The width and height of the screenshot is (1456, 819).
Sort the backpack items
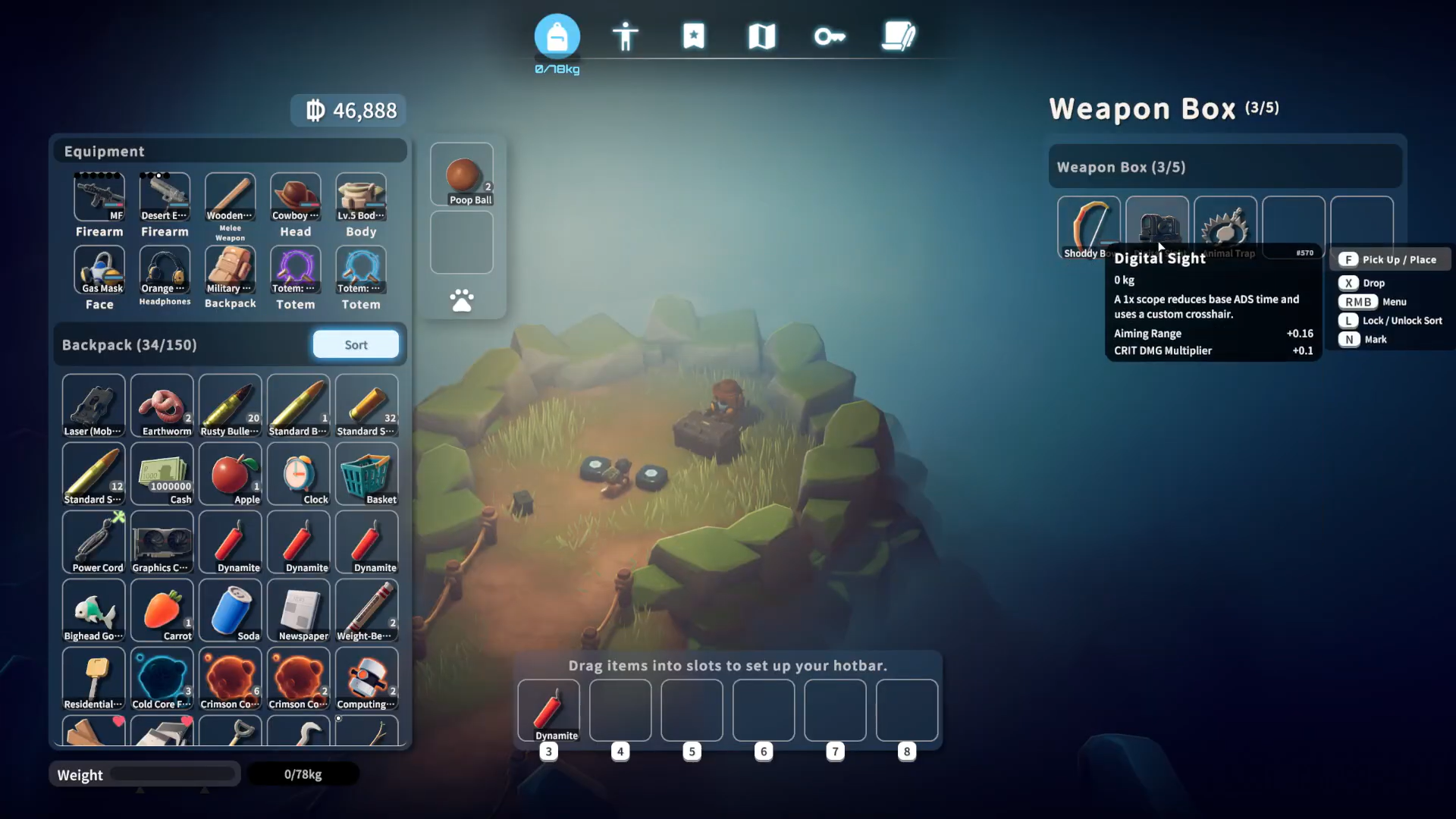356,344
